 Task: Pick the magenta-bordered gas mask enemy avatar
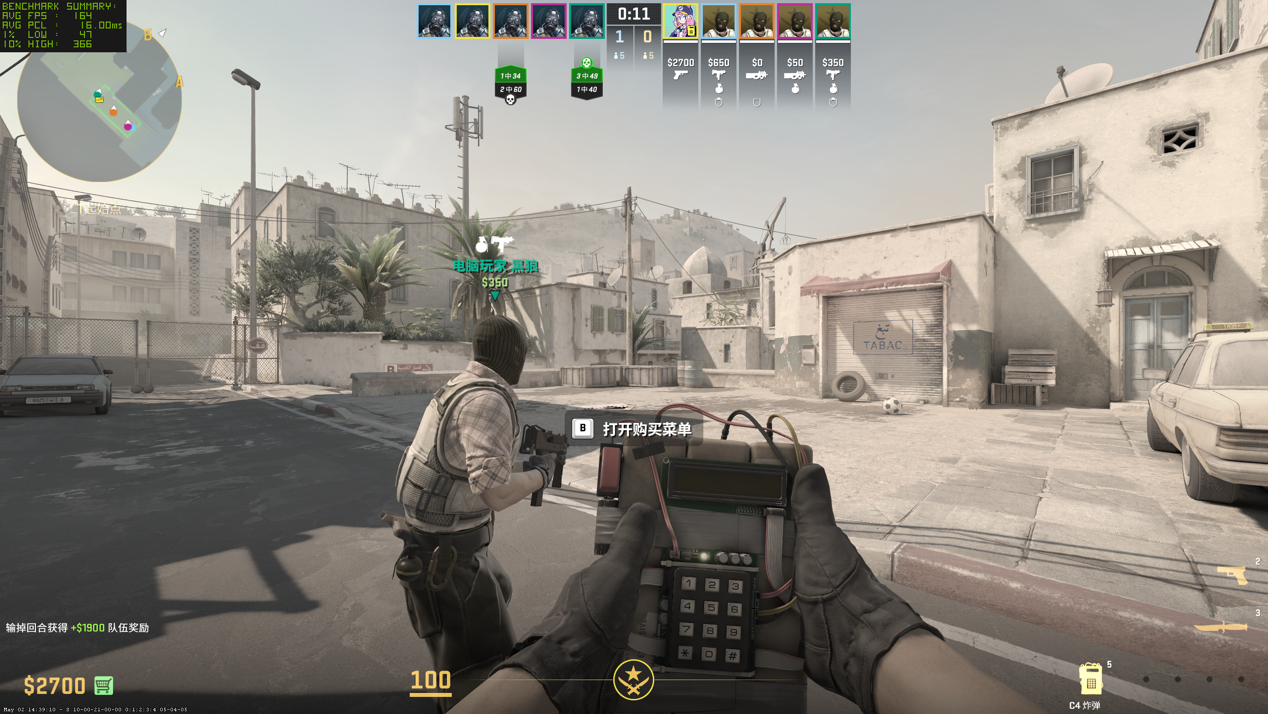pyautogui.click(x=548, y=22)
